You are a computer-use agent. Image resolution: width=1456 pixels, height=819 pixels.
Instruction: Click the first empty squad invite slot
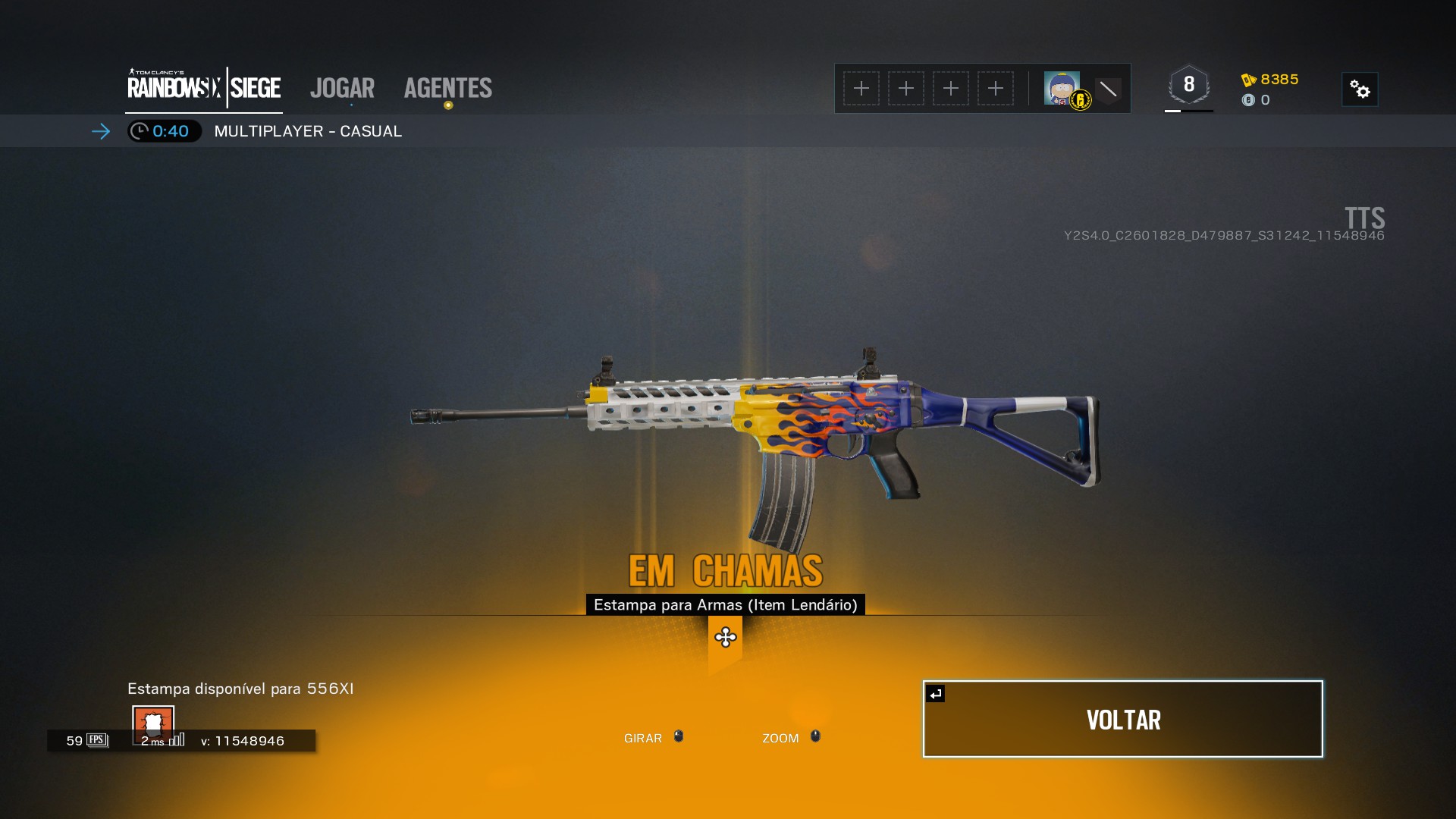click(861, 88)
